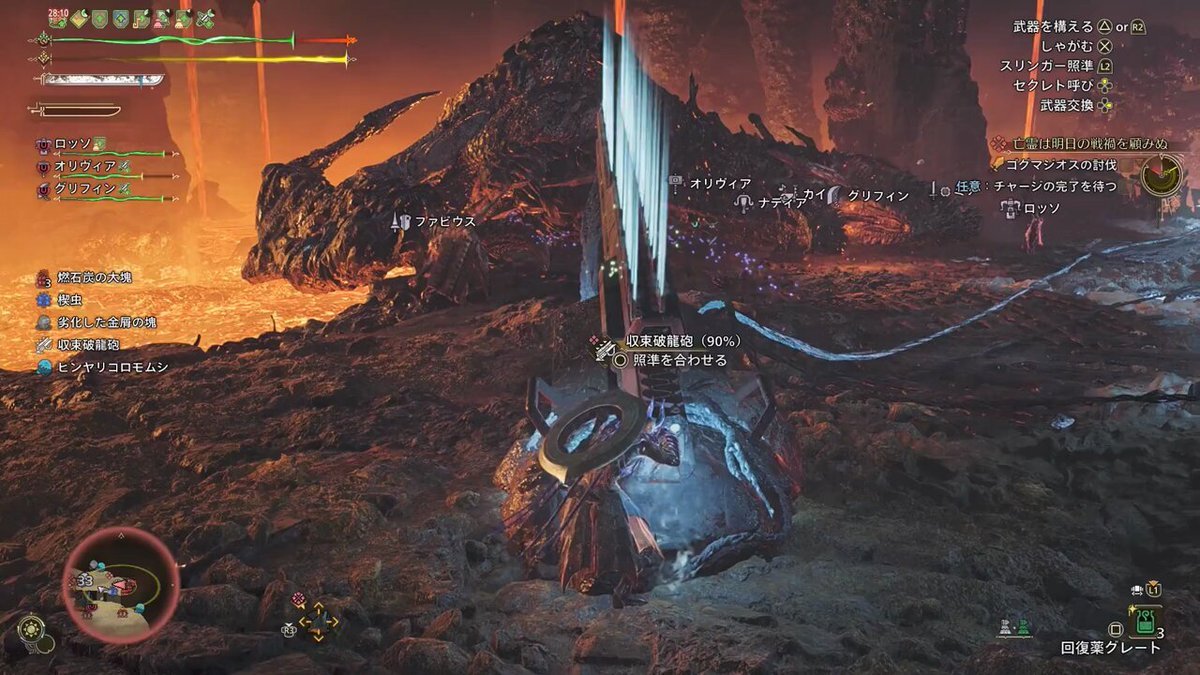Choose 劣化した金属の塊 from the nearby items list
The height and width of the screenshot is (675, 1200).
(107, 322)
